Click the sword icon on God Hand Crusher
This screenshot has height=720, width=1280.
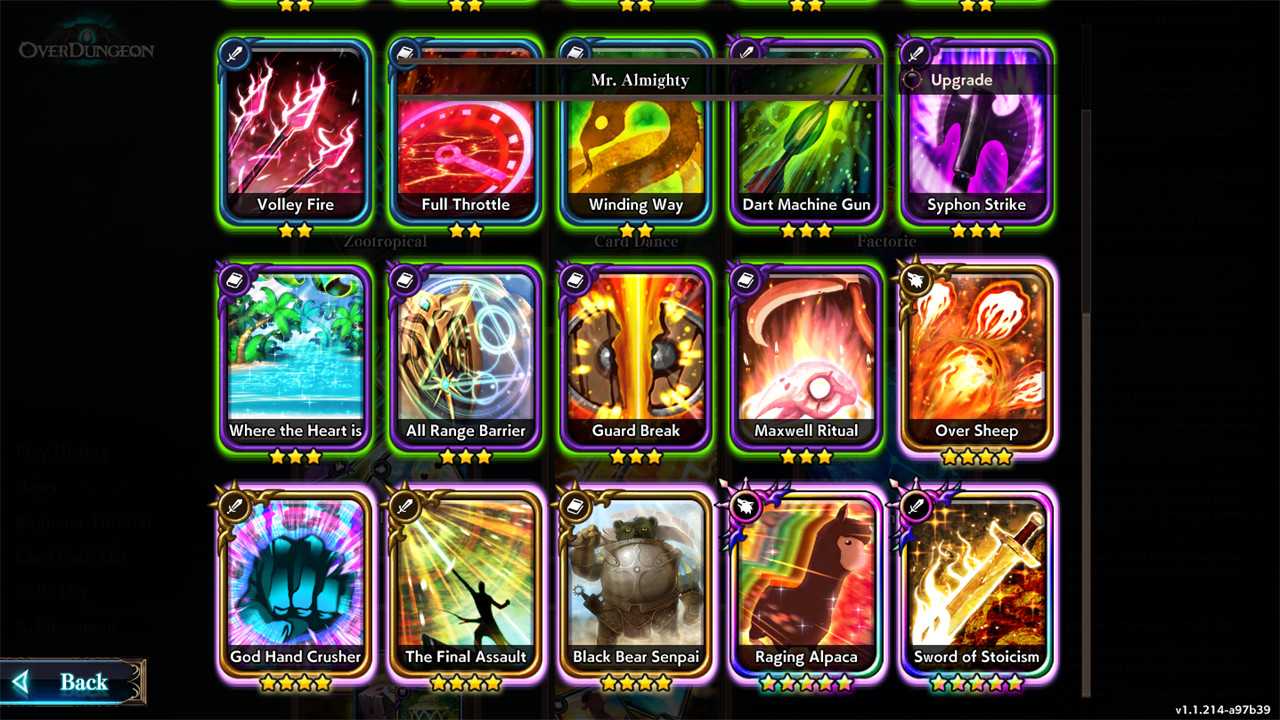point(232,506)
